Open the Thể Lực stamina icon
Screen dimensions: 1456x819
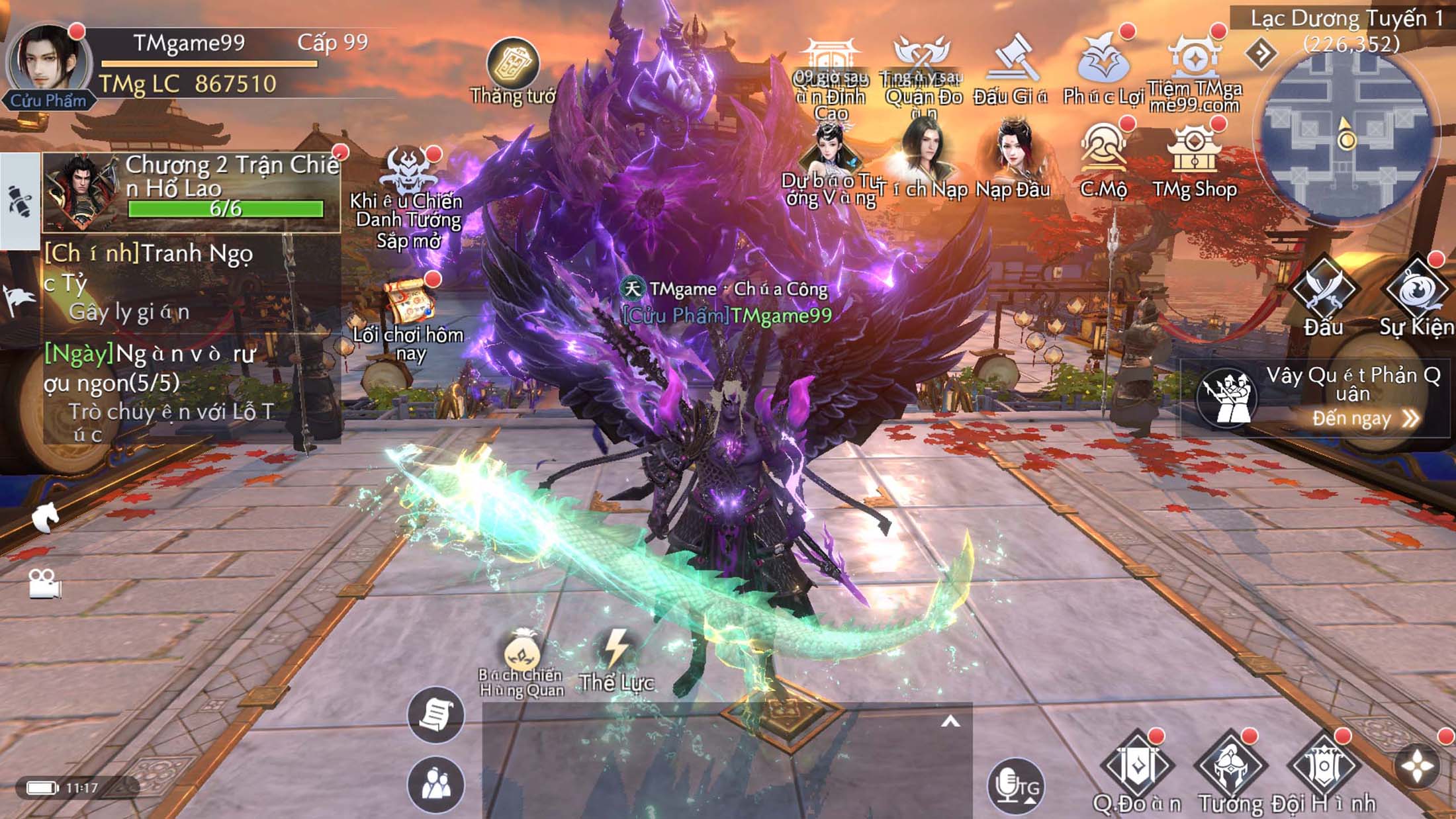pyautogui.click(x=617, y=652)
